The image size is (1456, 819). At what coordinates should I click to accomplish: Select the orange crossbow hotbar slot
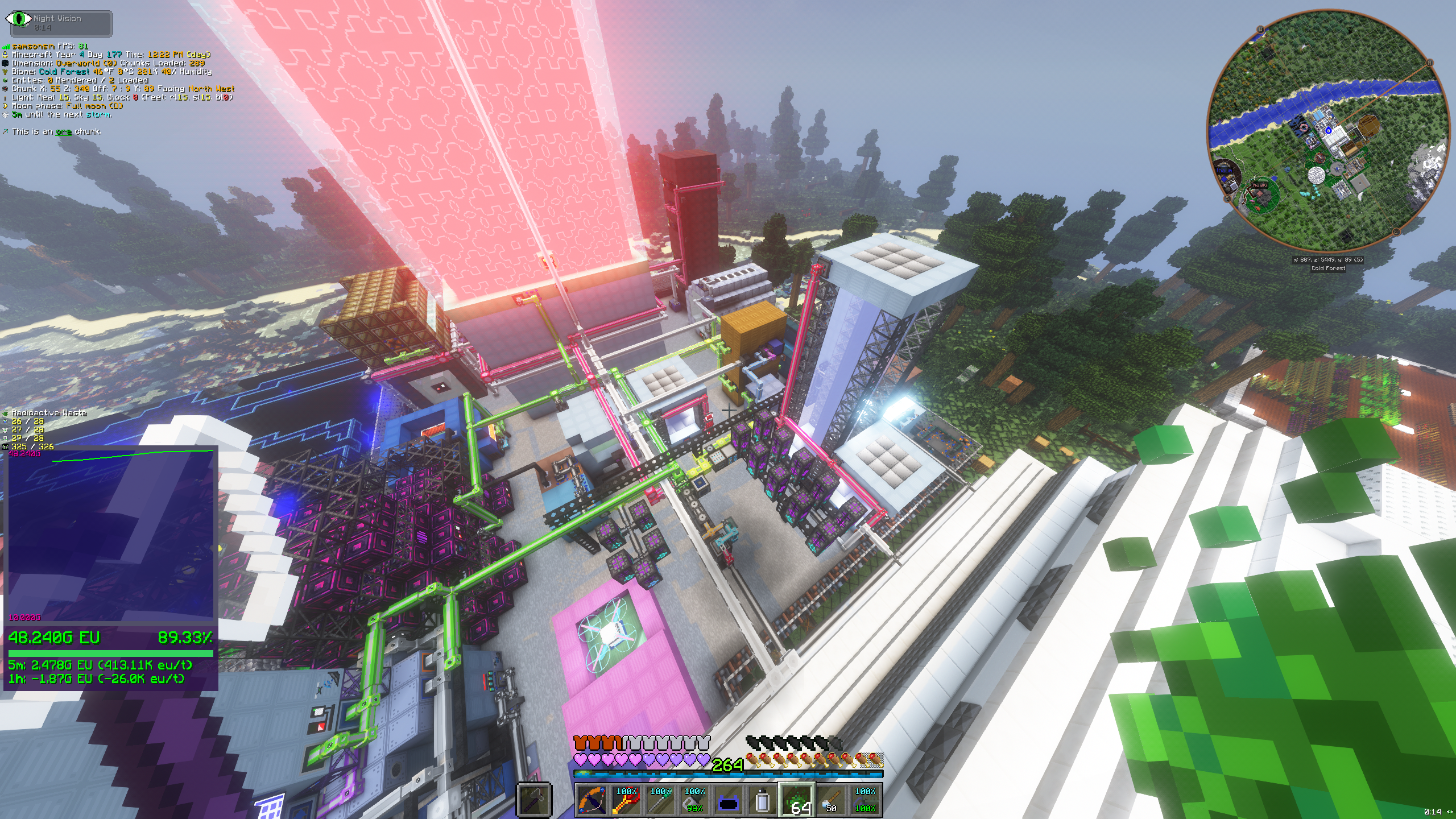(x=592, y=800)
